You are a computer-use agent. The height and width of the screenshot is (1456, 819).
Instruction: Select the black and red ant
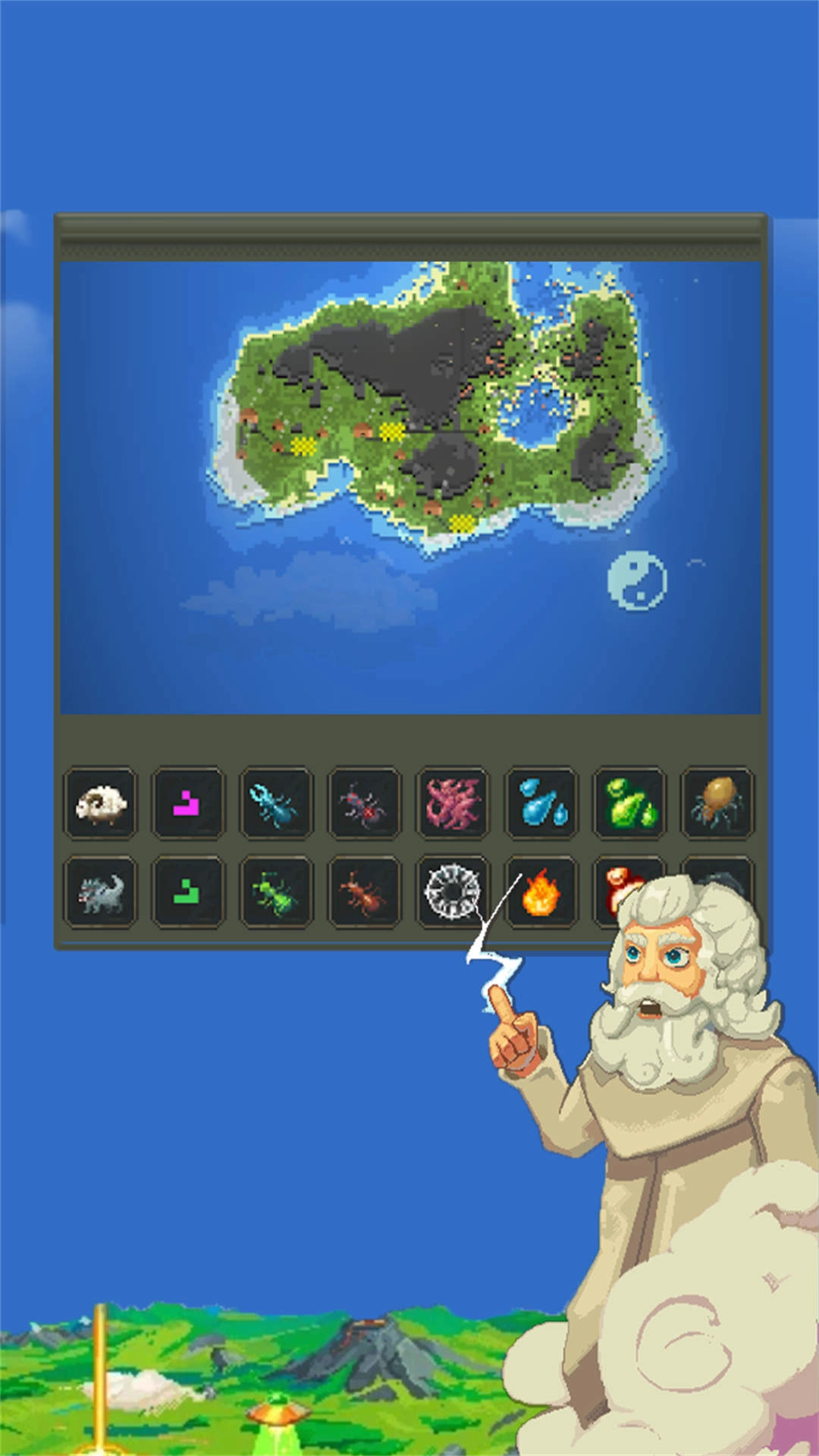[364, 804]
